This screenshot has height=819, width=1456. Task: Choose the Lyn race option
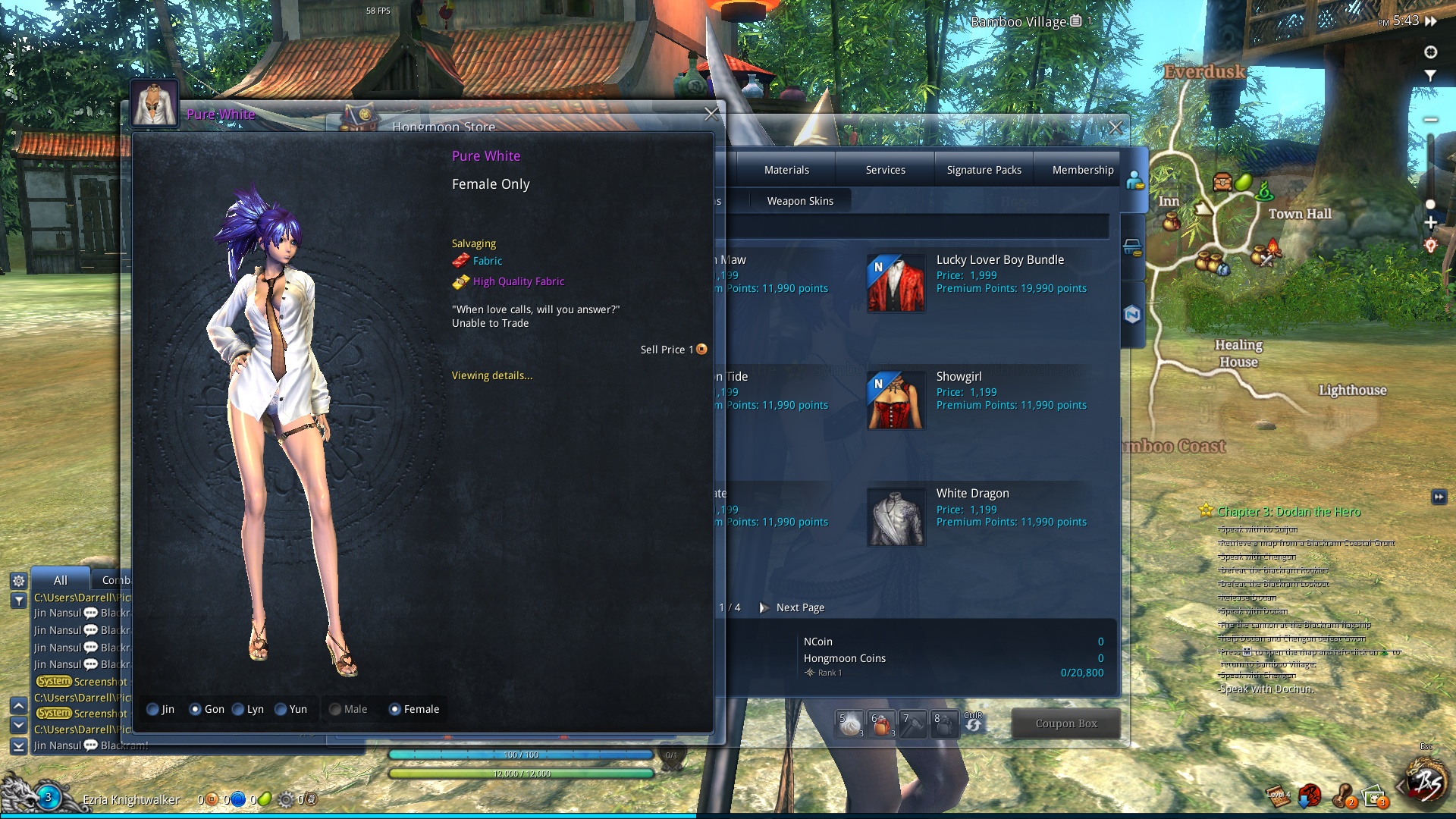tap(238, 710)
